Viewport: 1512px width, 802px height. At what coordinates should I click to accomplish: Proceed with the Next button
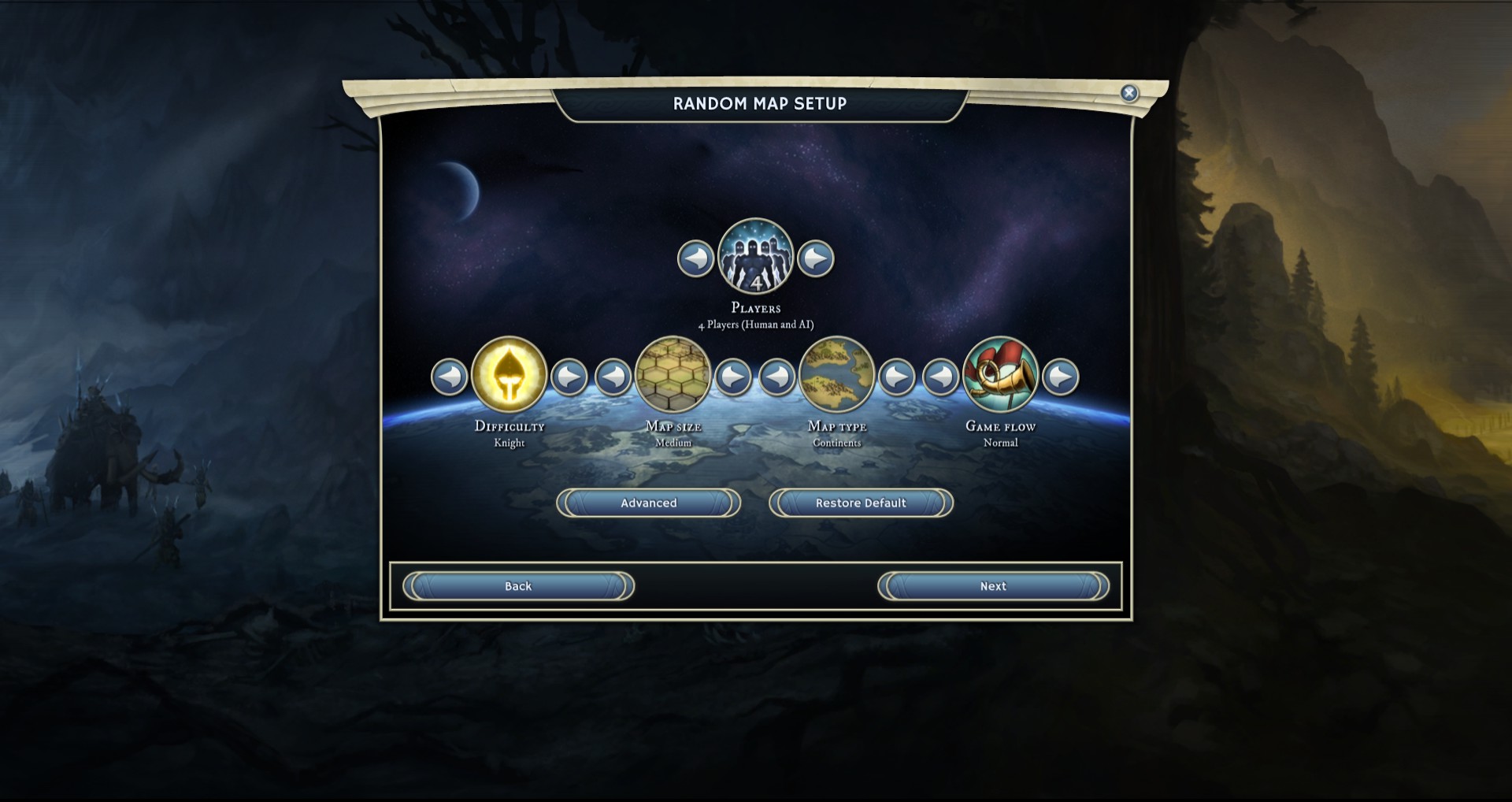point(993,586)
